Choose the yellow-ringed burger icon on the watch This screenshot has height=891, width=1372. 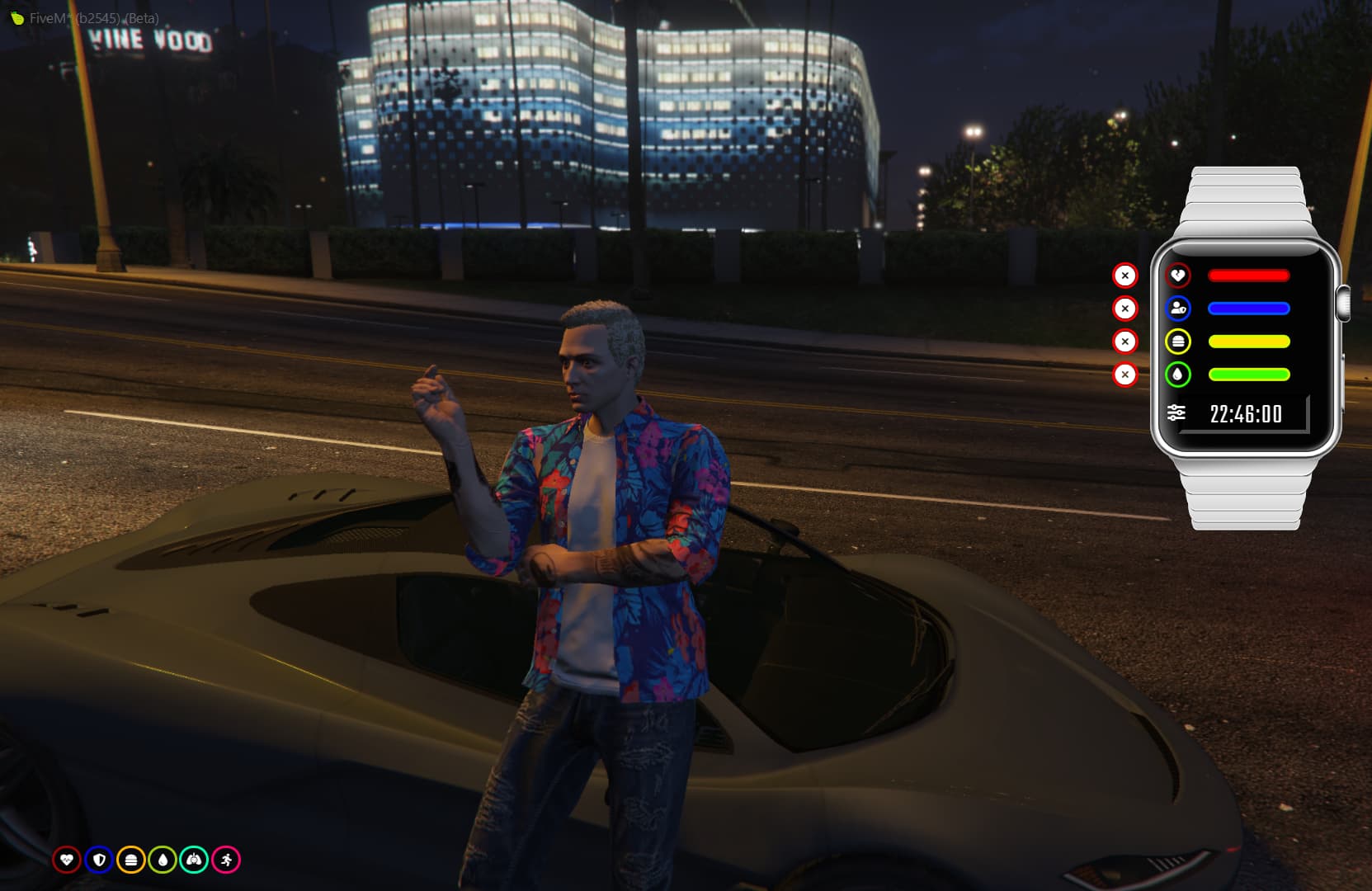pyautogui.click(x=1177, y=342)
